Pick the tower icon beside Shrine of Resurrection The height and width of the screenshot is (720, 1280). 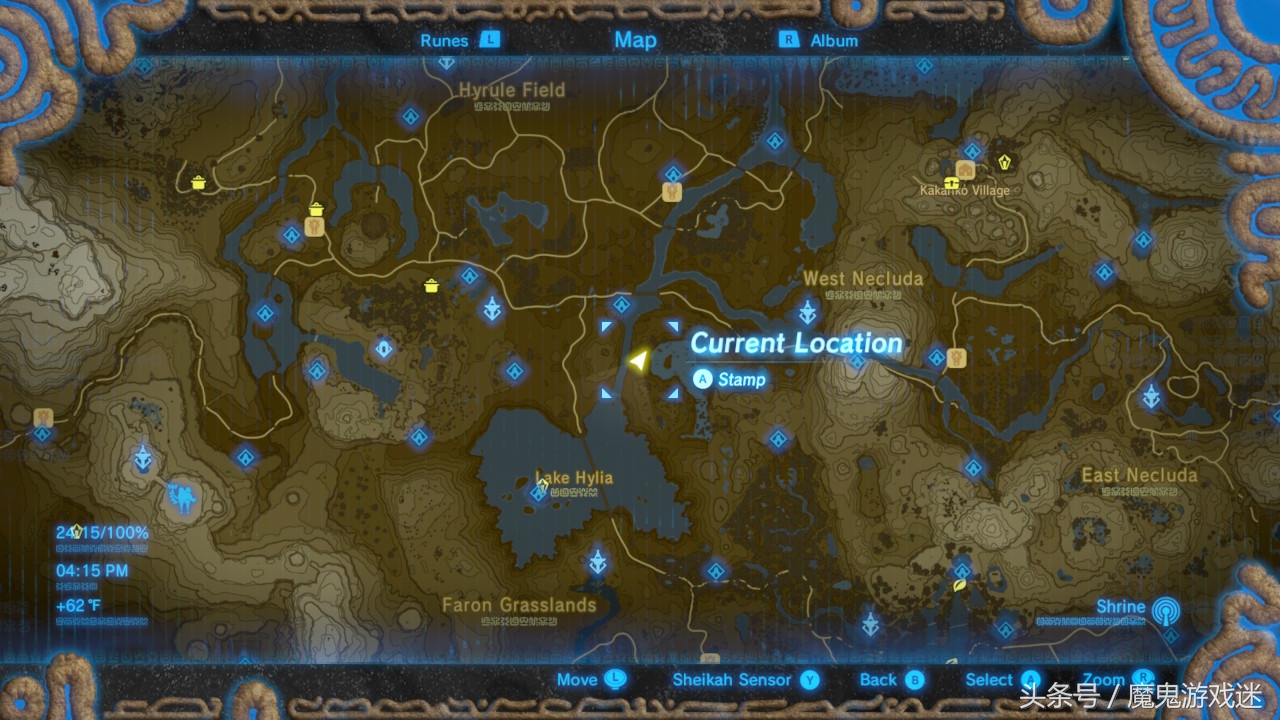[146, 459]
